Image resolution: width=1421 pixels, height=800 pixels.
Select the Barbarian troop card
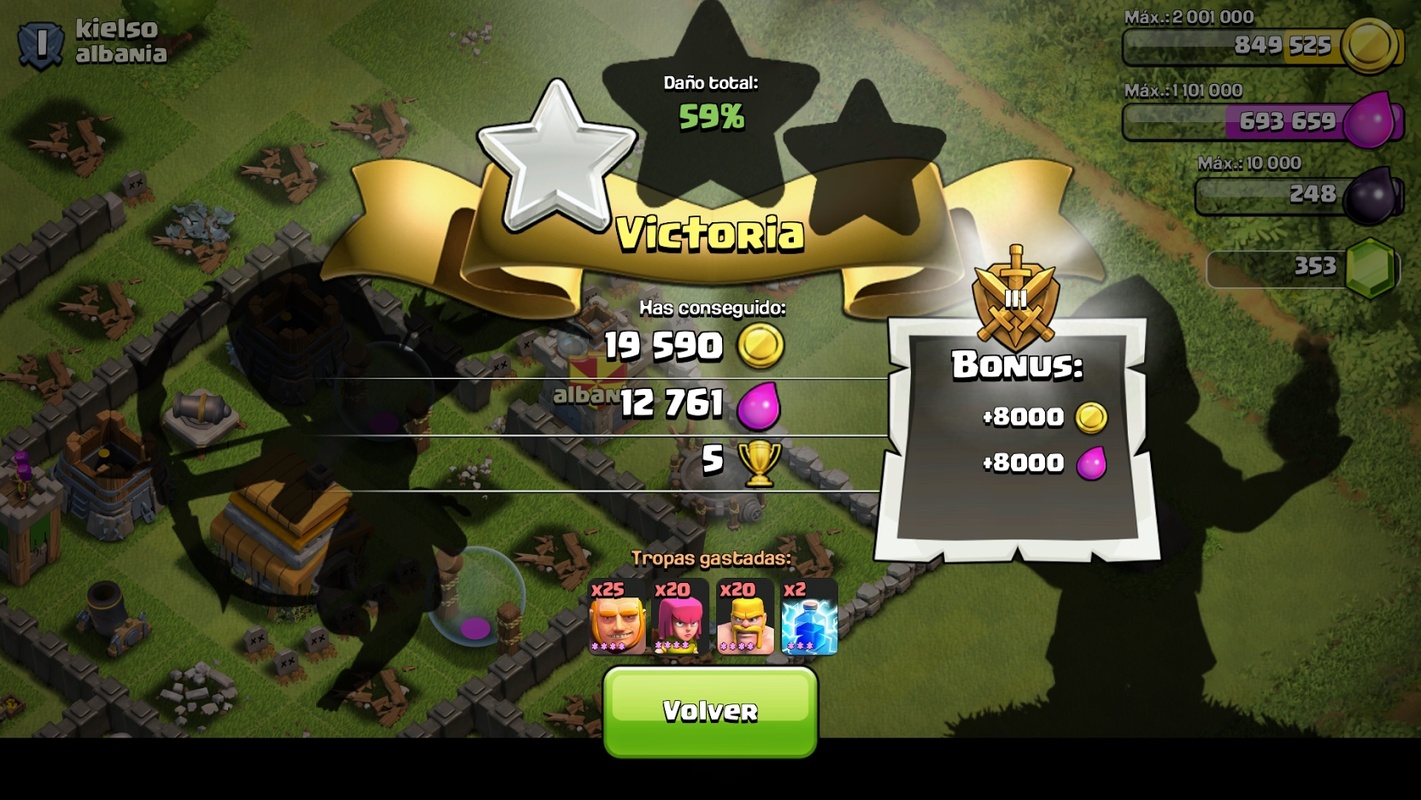point(745,617)
